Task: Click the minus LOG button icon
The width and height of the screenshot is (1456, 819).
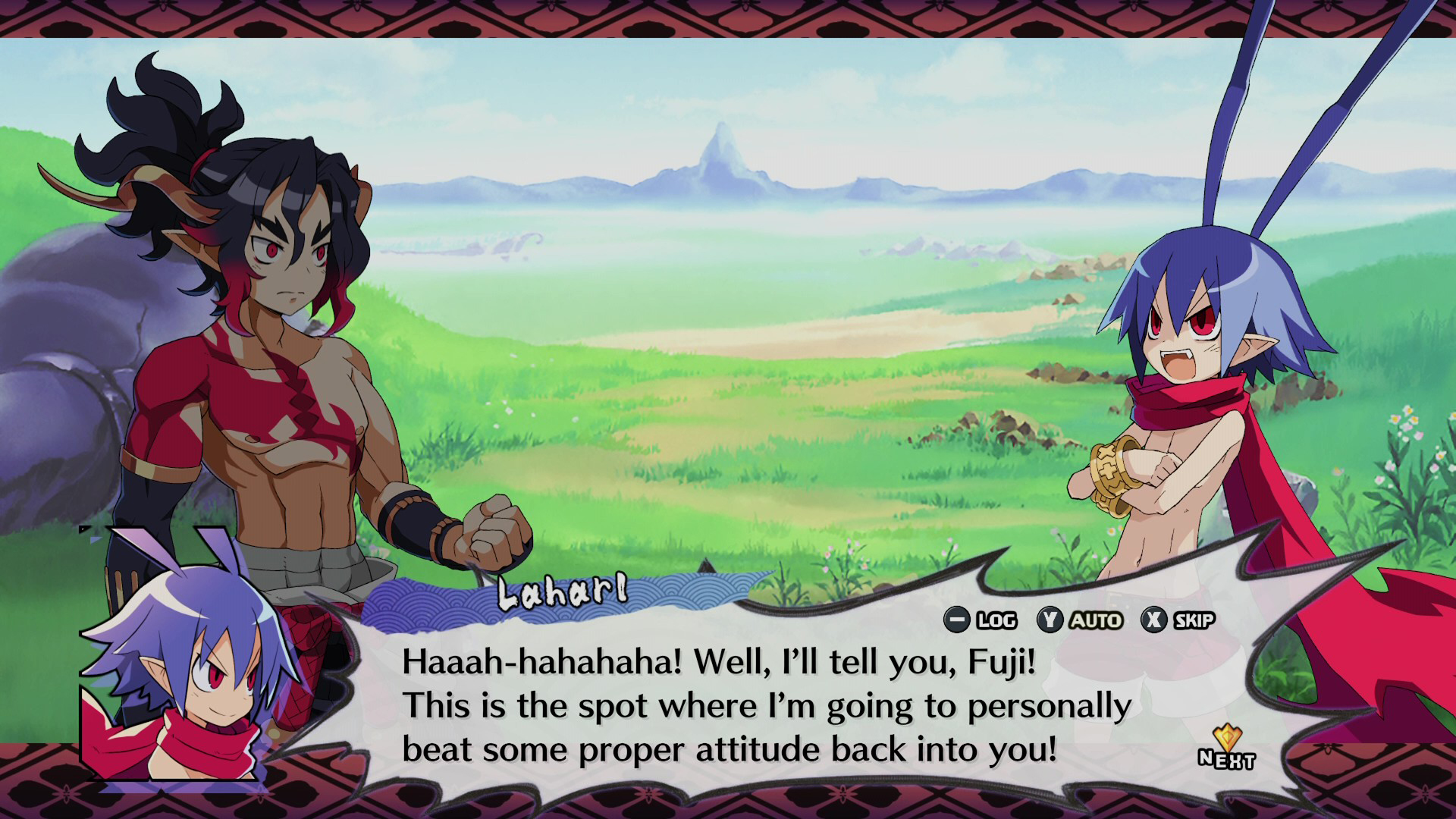Action: [958, 620]
